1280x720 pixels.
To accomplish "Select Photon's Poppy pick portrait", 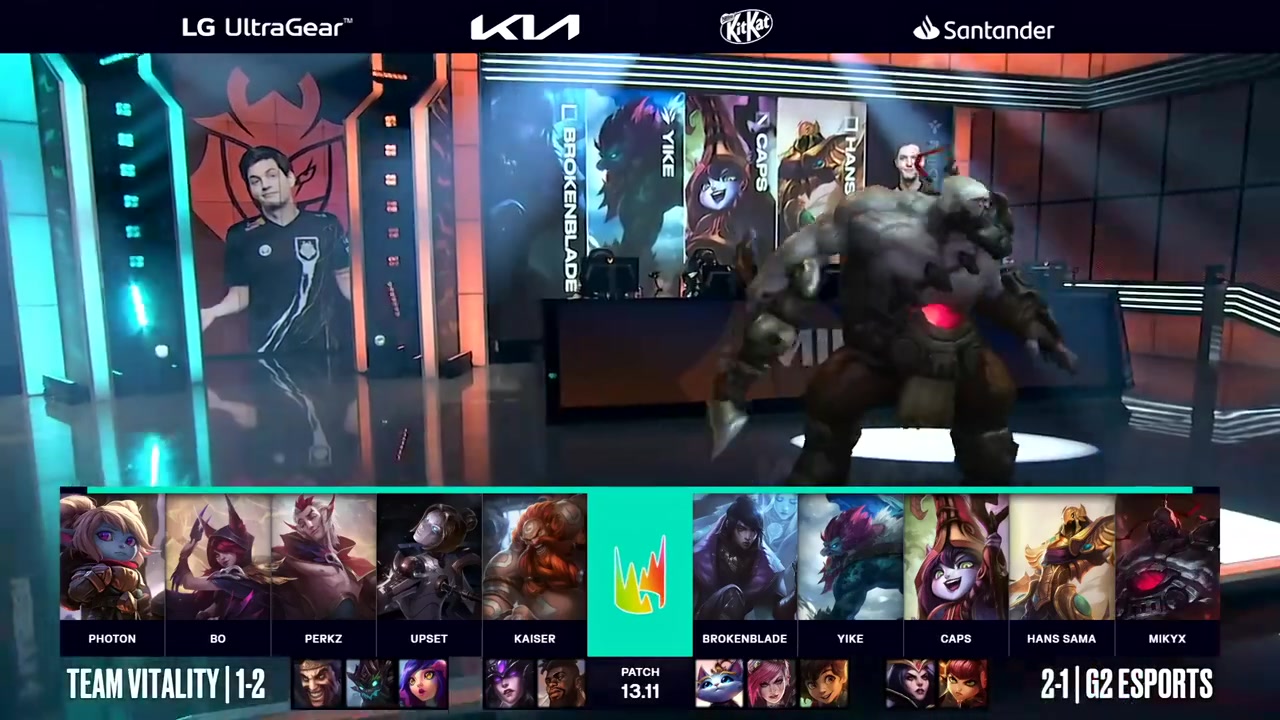I will click(112, 558).
